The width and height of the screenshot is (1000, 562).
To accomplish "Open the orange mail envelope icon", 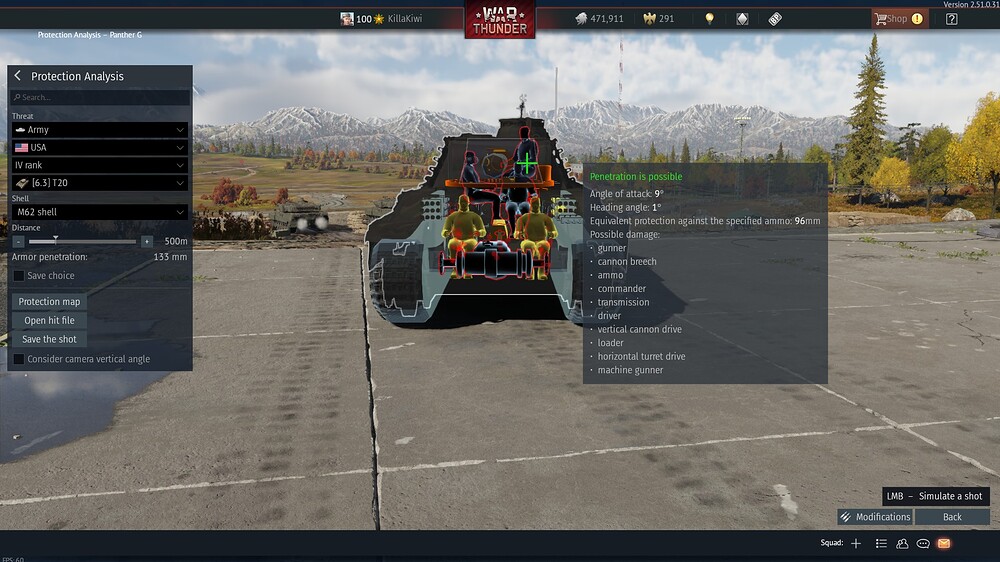I will click(x=944, y=544).
